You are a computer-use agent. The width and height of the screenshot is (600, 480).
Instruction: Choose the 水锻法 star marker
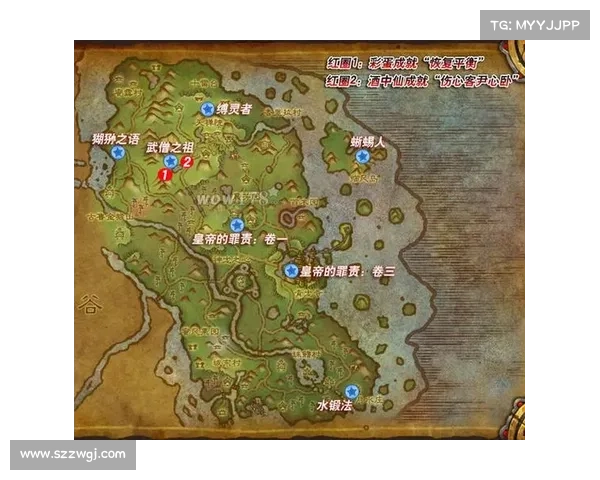pos(351,391)
